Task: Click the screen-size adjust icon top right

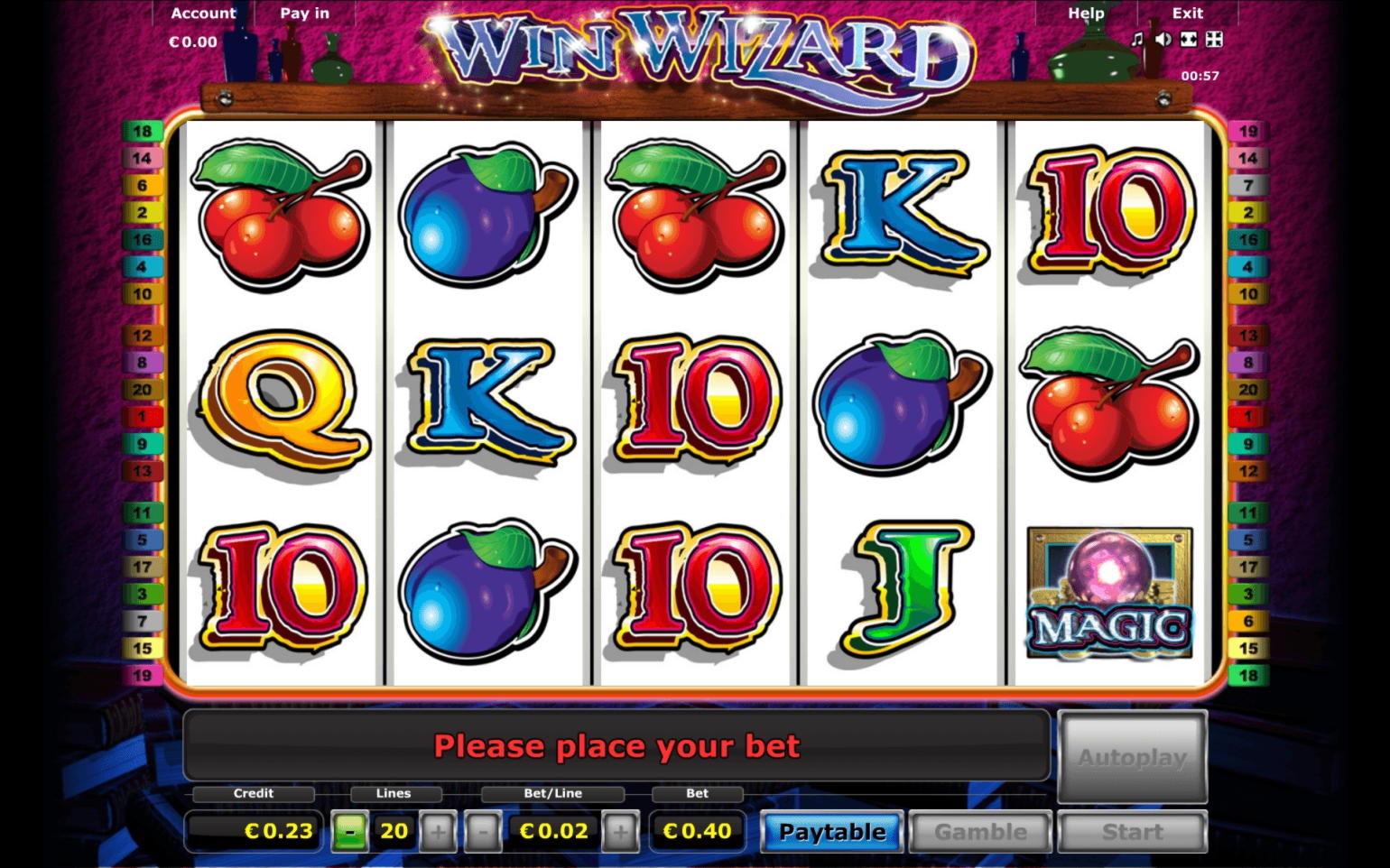Action: pyautogui.click(x=1188, y=38)
